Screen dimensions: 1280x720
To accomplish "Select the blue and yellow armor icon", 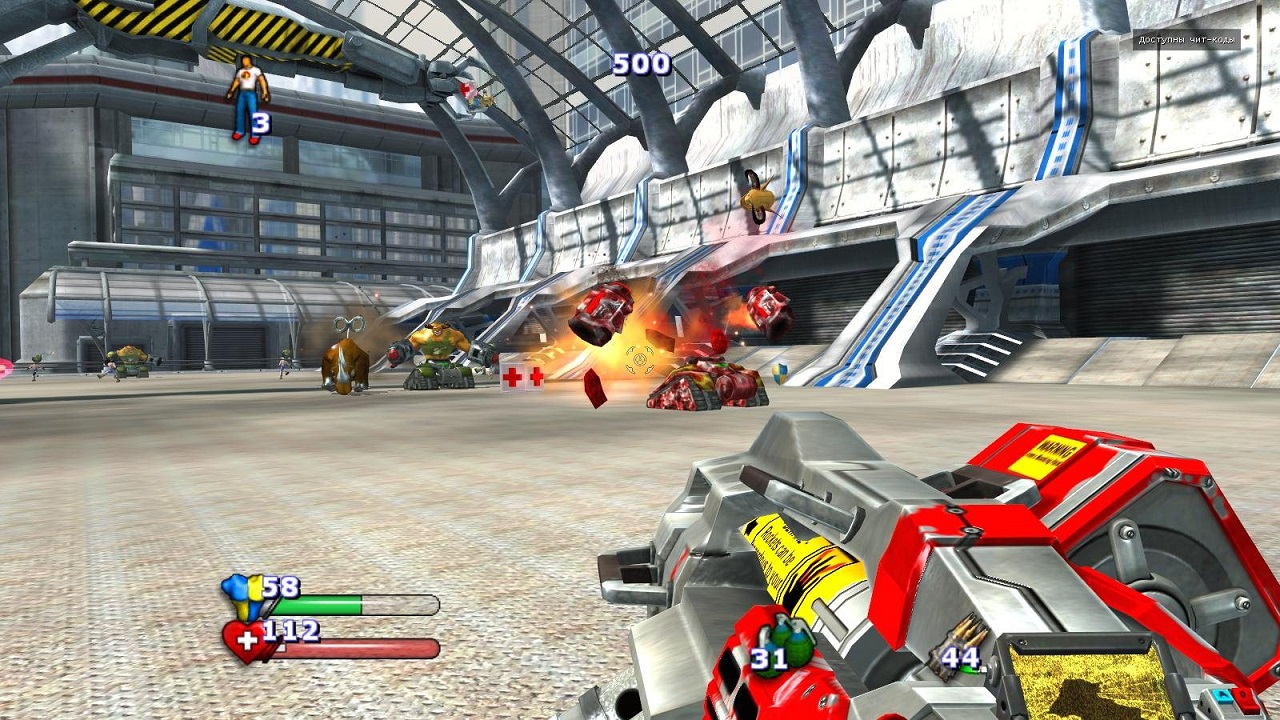I will 244,594.
